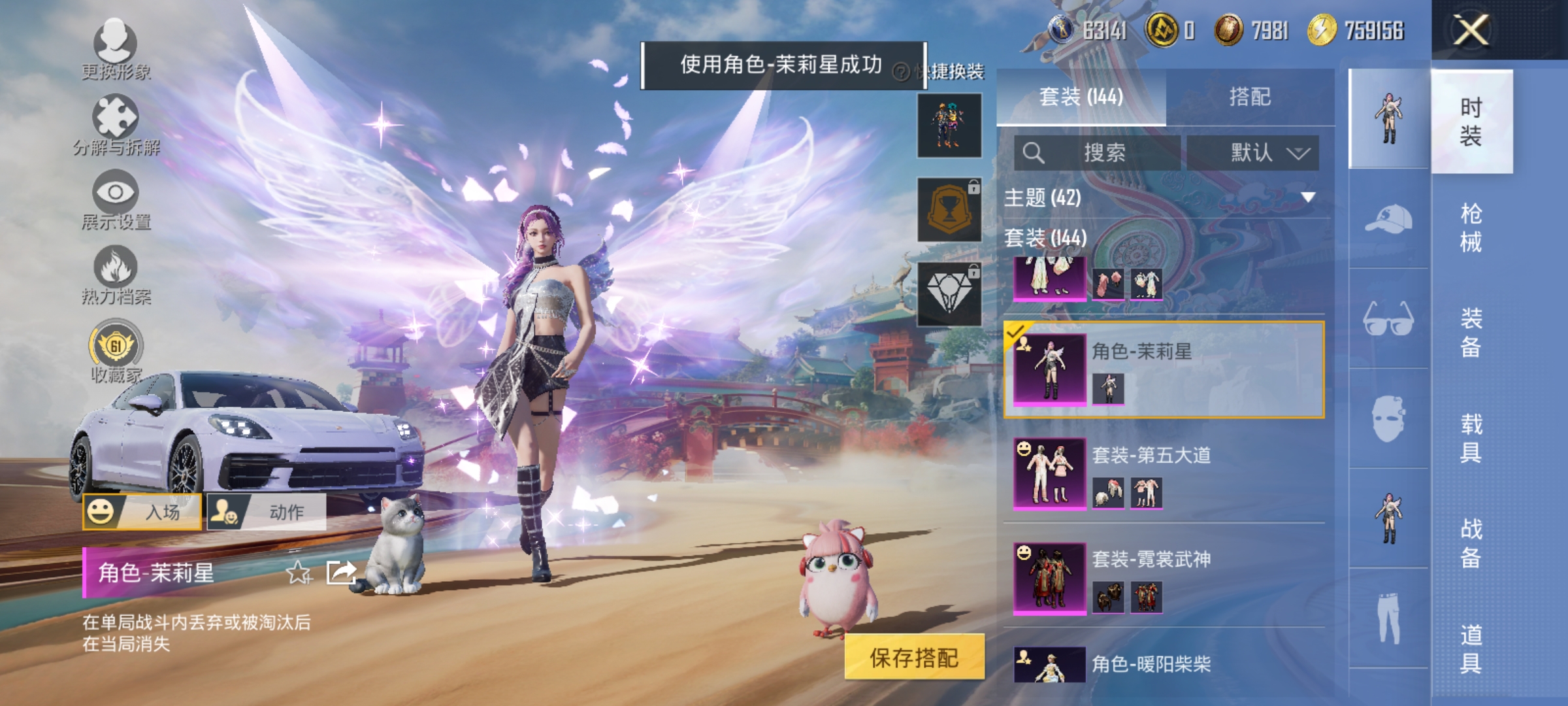The width and height of the screenshot is (1568, 706).
Task: Open 展示设置 display settings
Action: coord(116,199)
